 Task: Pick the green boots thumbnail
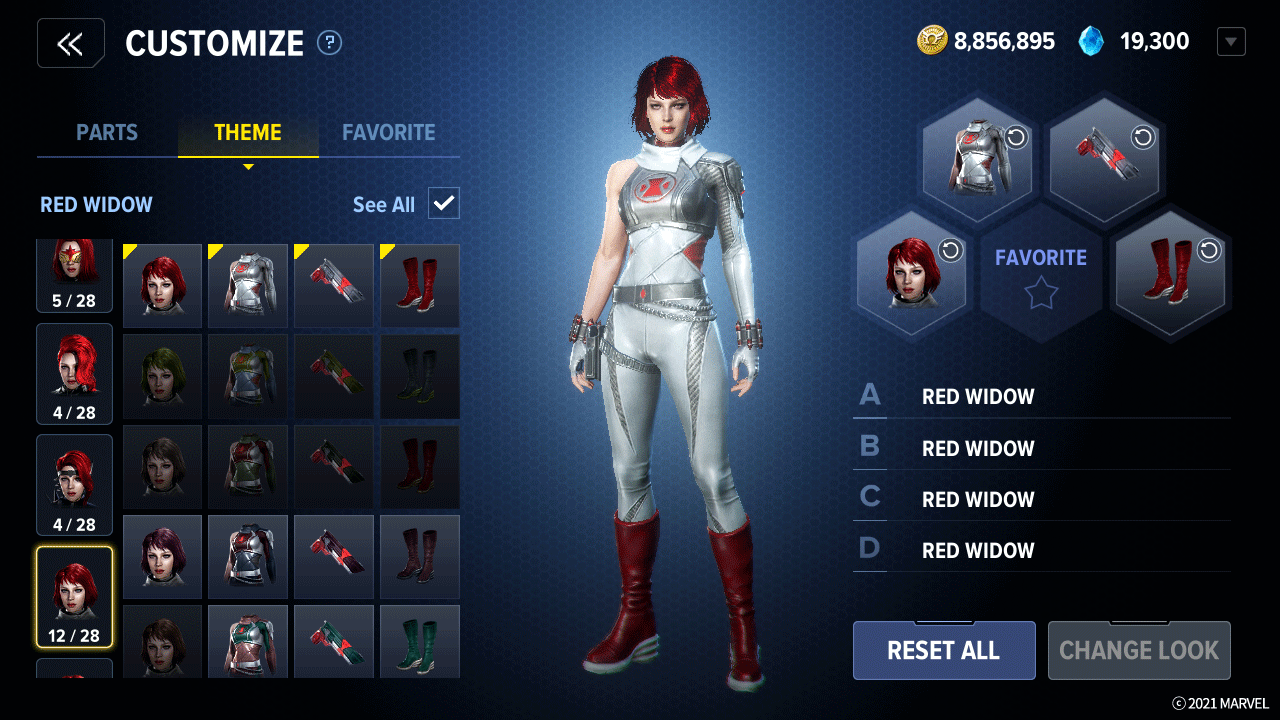pos(420,640)
